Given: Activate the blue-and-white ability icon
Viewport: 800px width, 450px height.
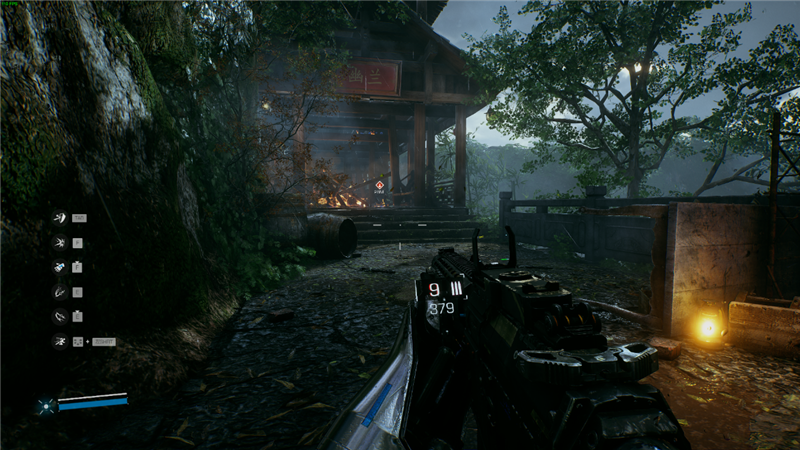Looking at the screenshot, I should [59, 267].
